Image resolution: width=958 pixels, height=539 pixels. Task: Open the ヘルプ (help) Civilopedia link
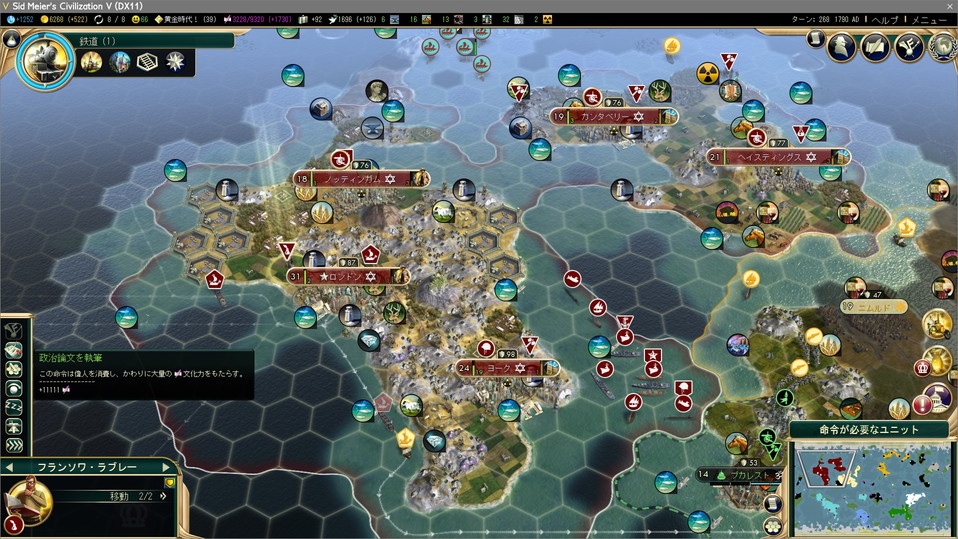click(x=886, y=19)
